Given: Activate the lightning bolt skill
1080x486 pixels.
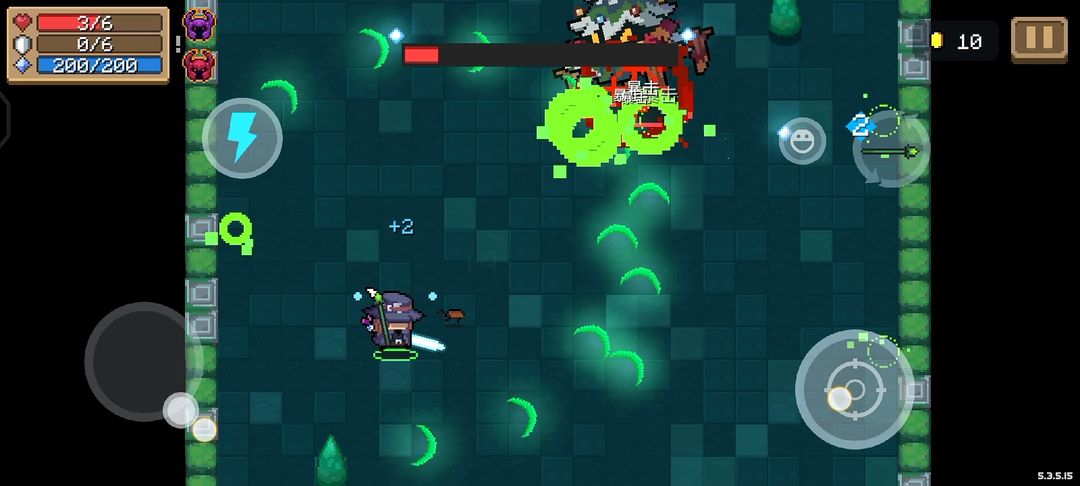Looking at the screenshot, I should (x=242, y=138).
